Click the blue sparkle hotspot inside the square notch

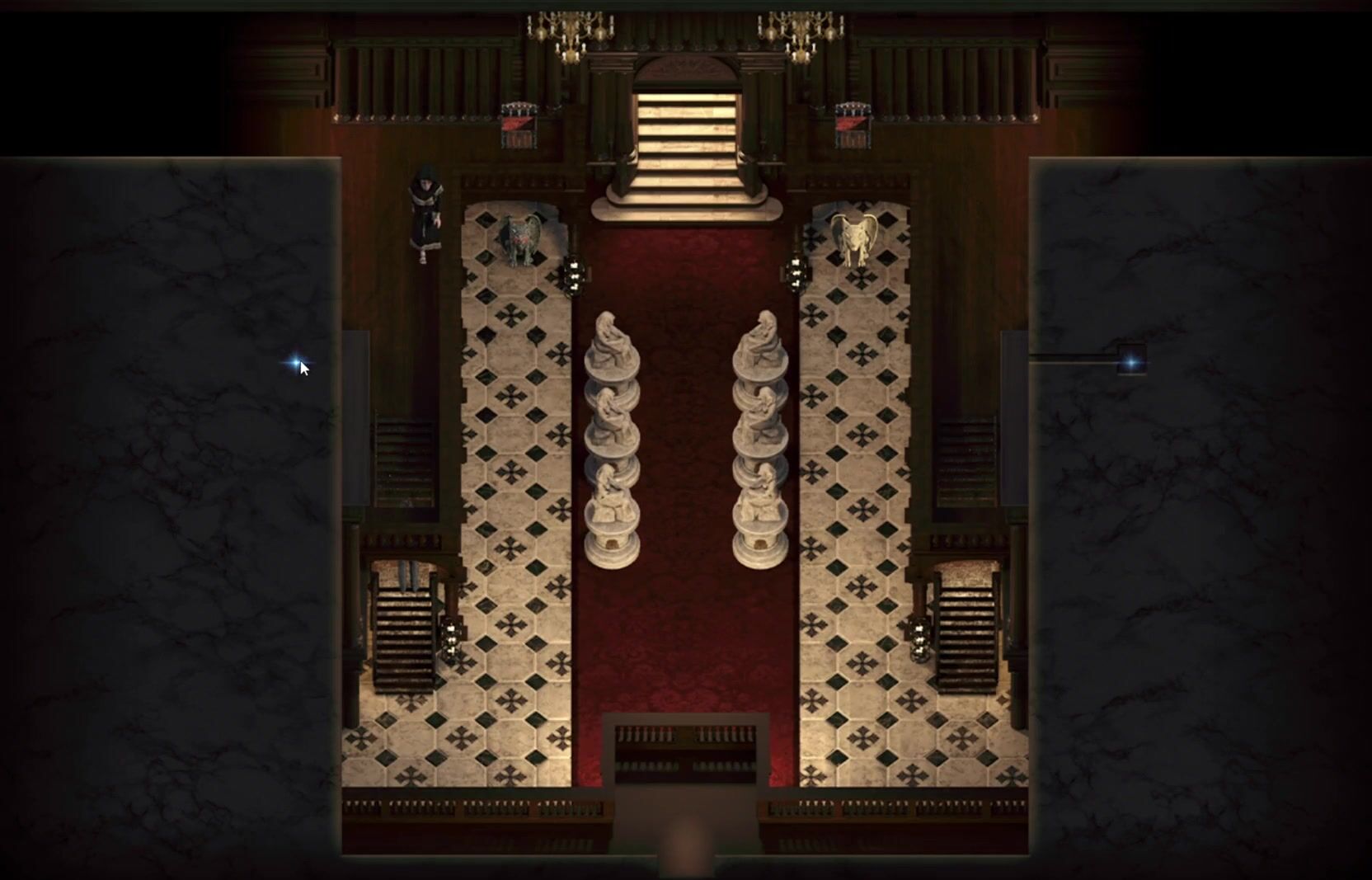(1131, 361)
